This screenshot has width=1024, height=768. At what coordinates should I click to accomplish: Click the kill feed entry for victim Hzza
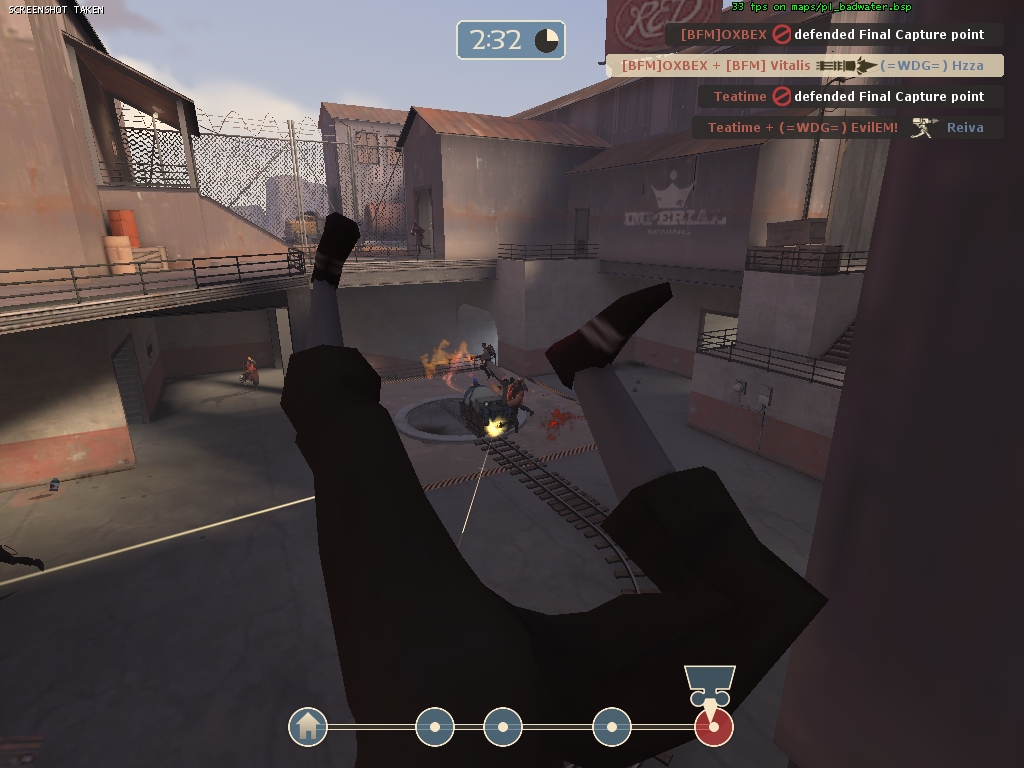coord(804,65)
